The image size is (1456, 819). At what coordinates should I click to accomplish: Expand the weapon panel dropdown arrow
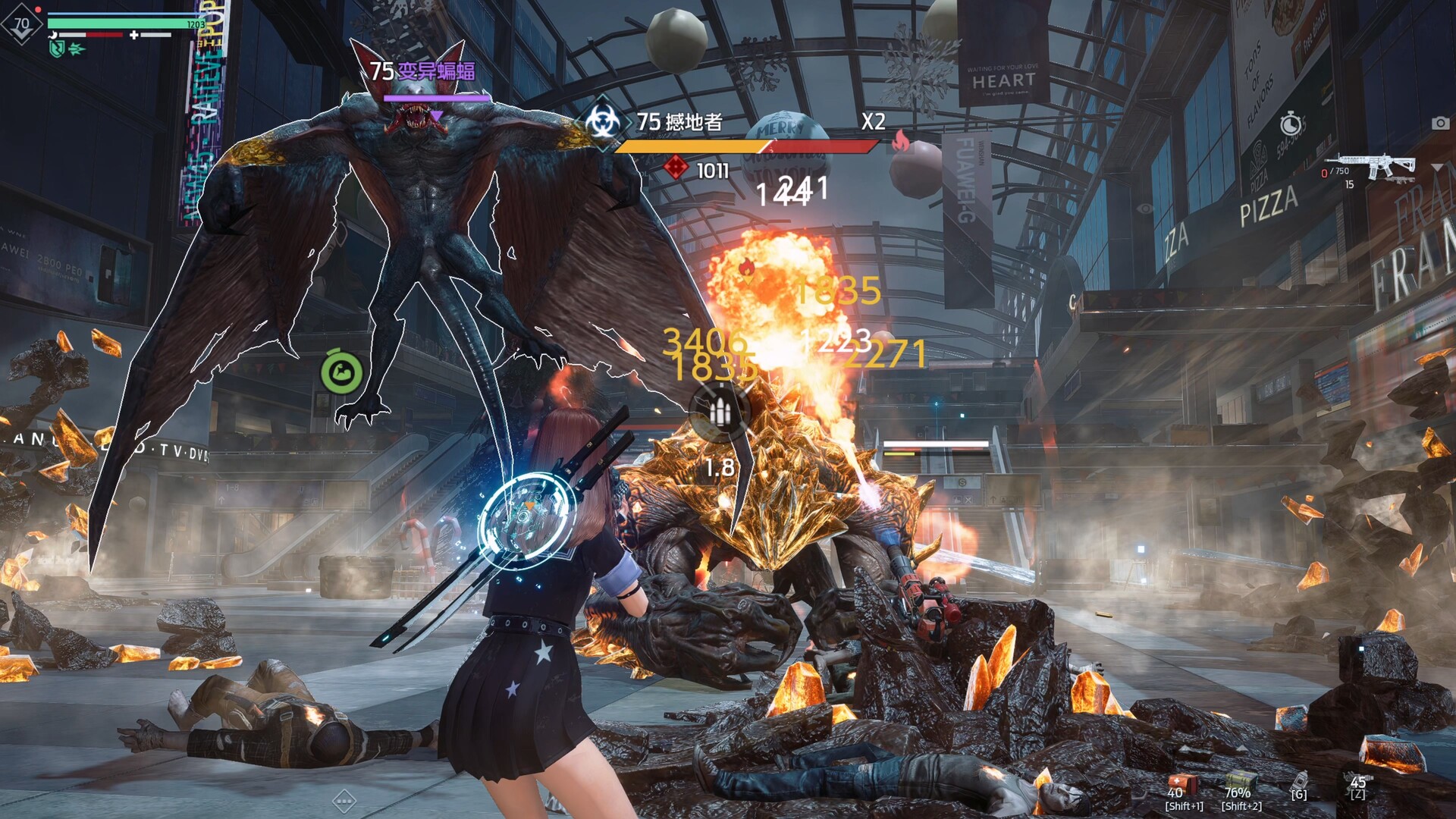coord(1437,167)
